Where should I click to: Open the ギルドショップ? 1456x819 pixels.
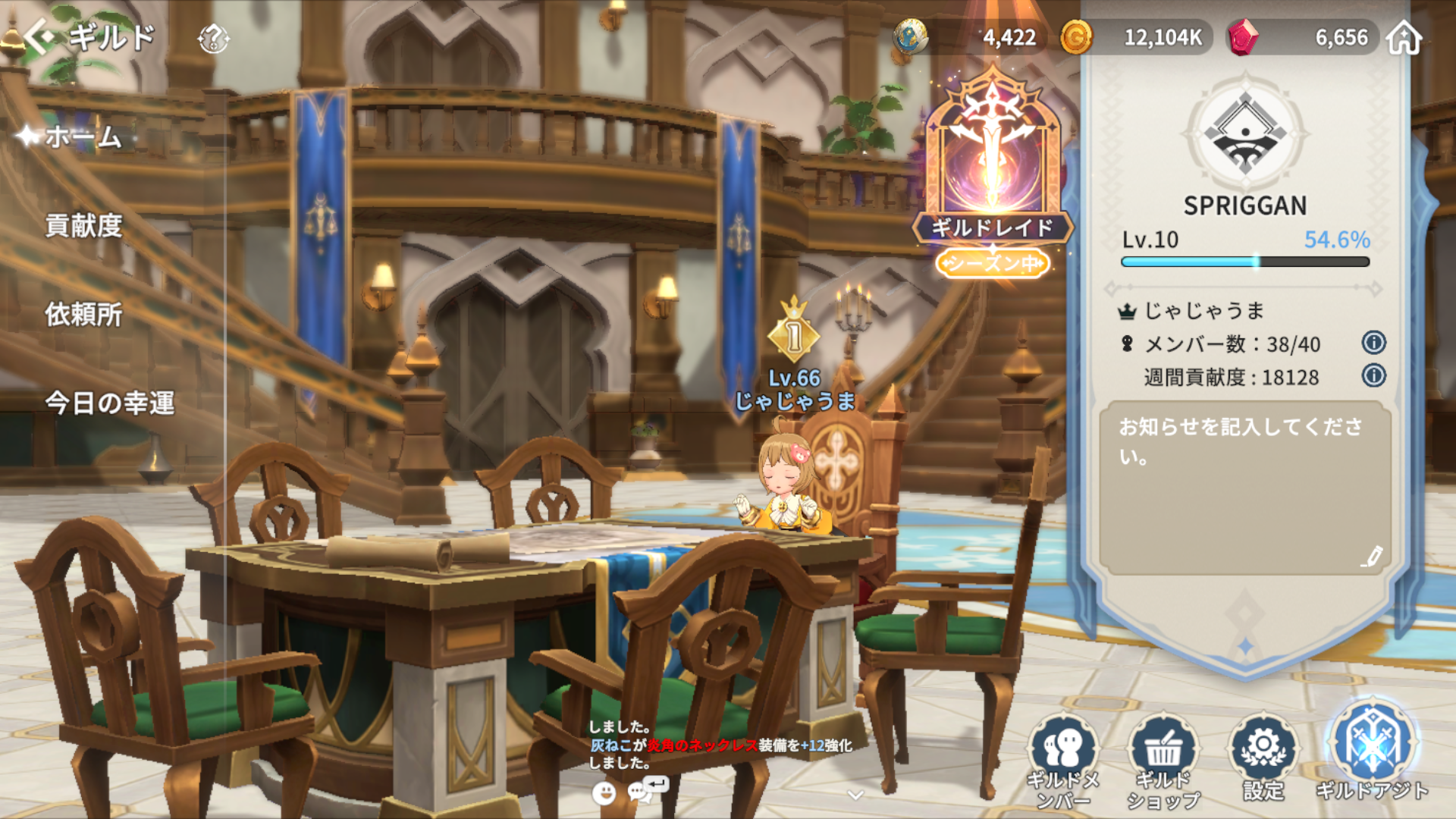pos(1163,758)
